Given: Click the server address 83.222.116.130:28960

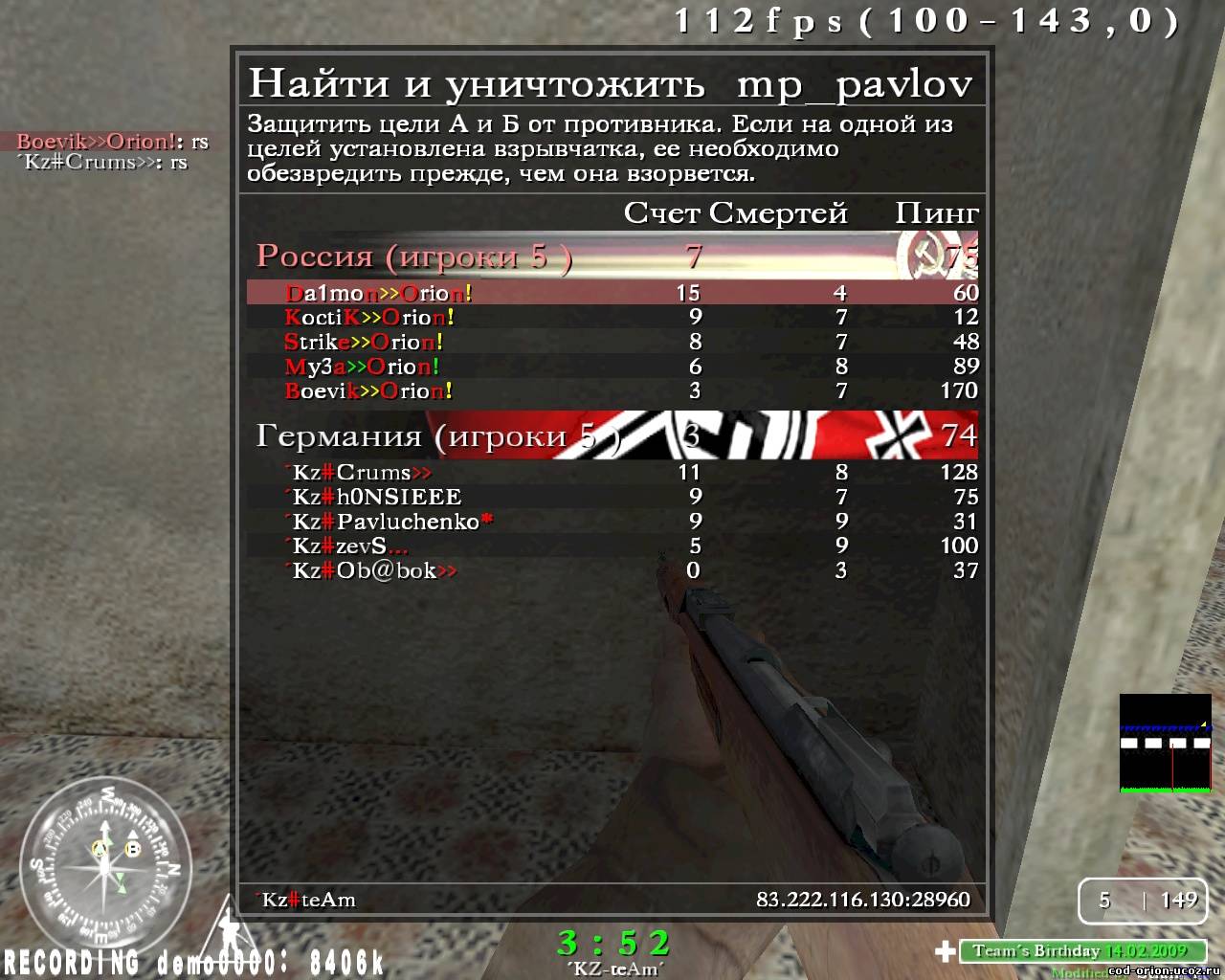Looking at the screenshot, I should click(862, 900).
